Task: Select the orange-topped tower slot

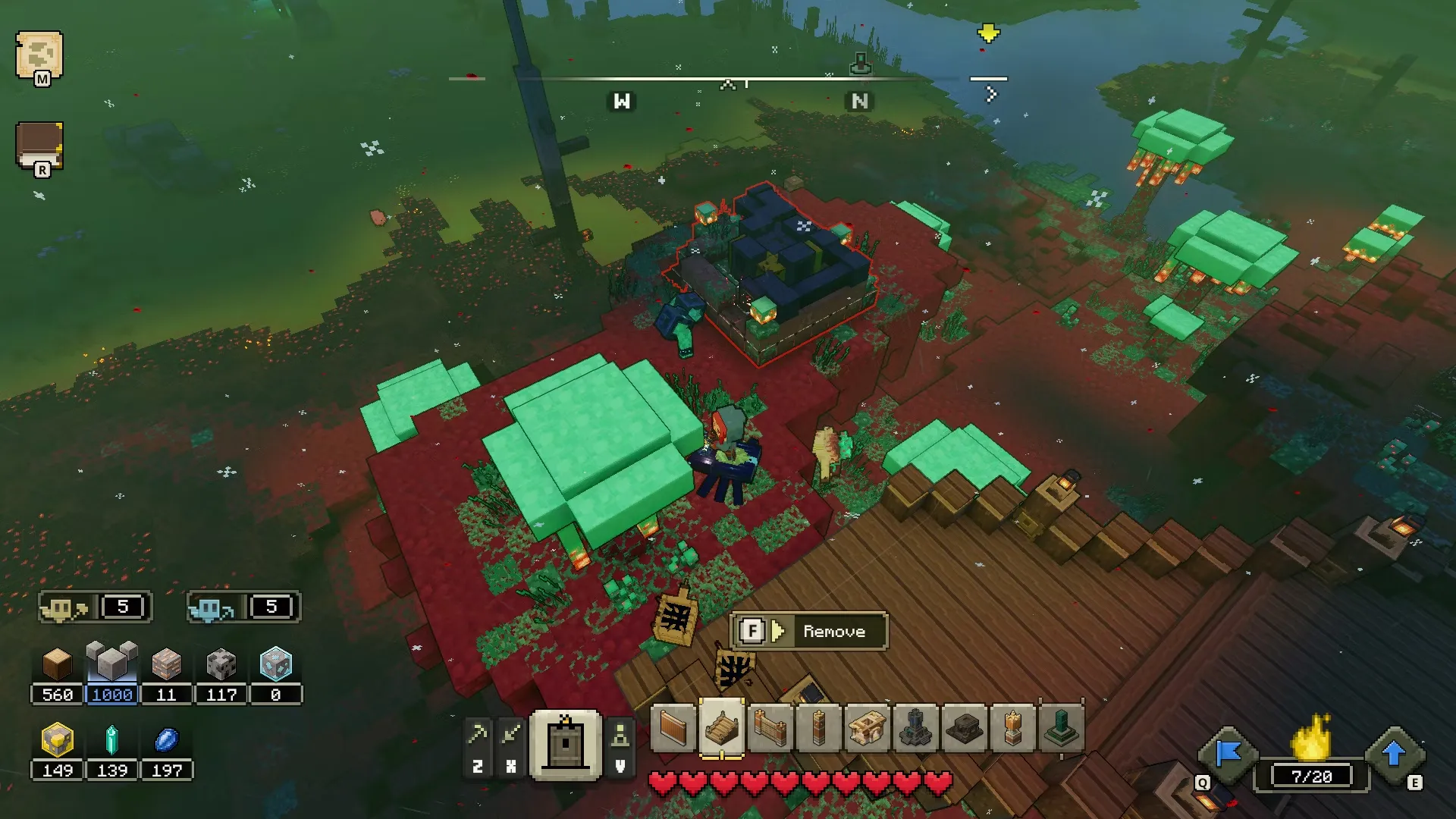Action: pyautogui.click(x=1012, y=730)
